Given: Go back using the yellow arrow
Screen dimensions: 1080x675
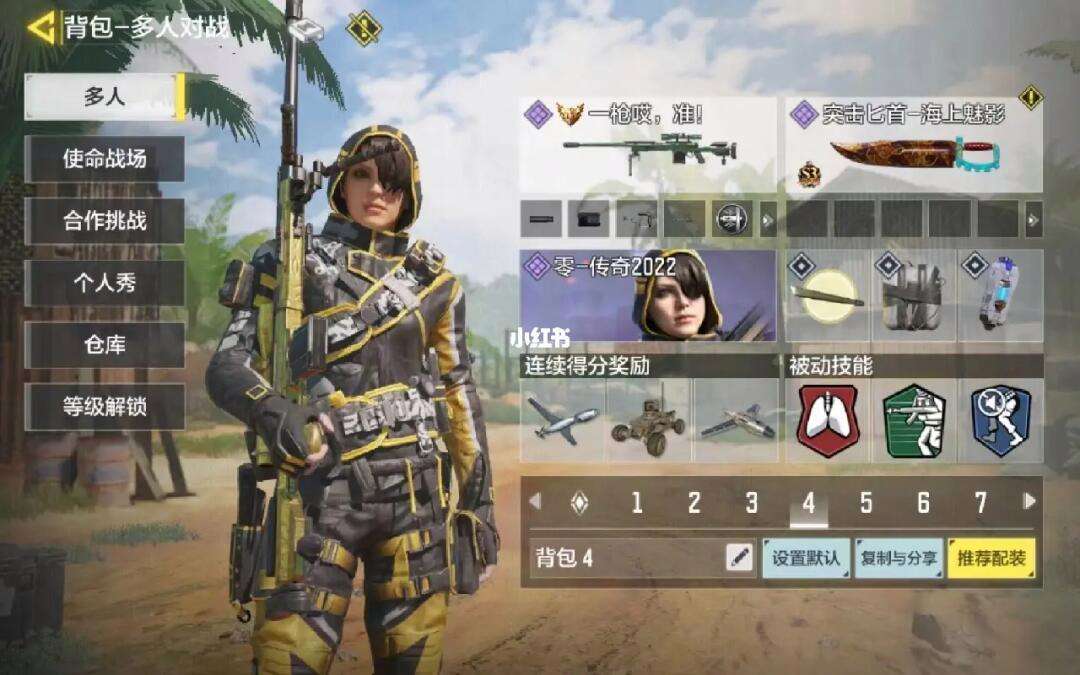Looking at the screenshot, I should click(x=41, y=26).
